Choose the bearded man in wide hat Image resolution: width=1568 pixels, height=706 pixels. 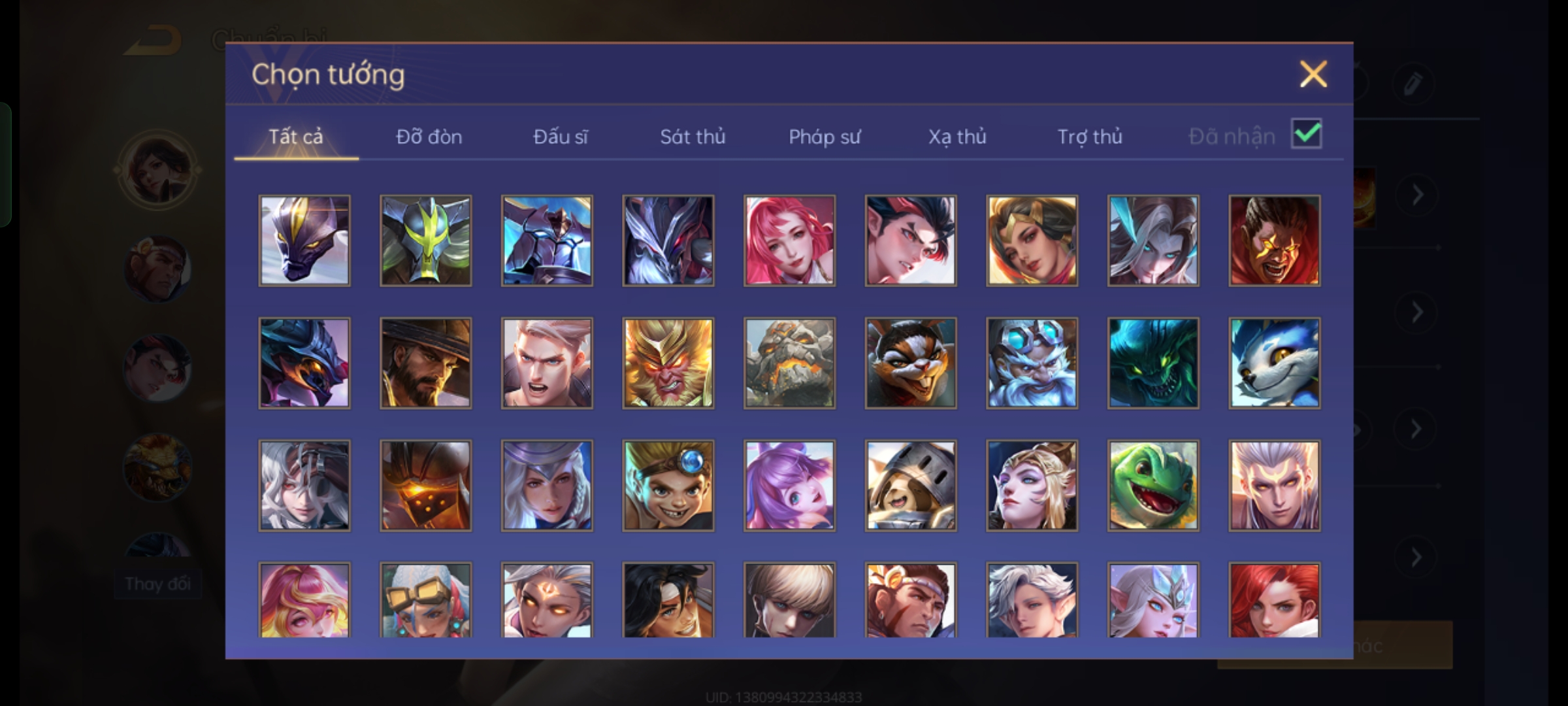[x=425, y=363]
